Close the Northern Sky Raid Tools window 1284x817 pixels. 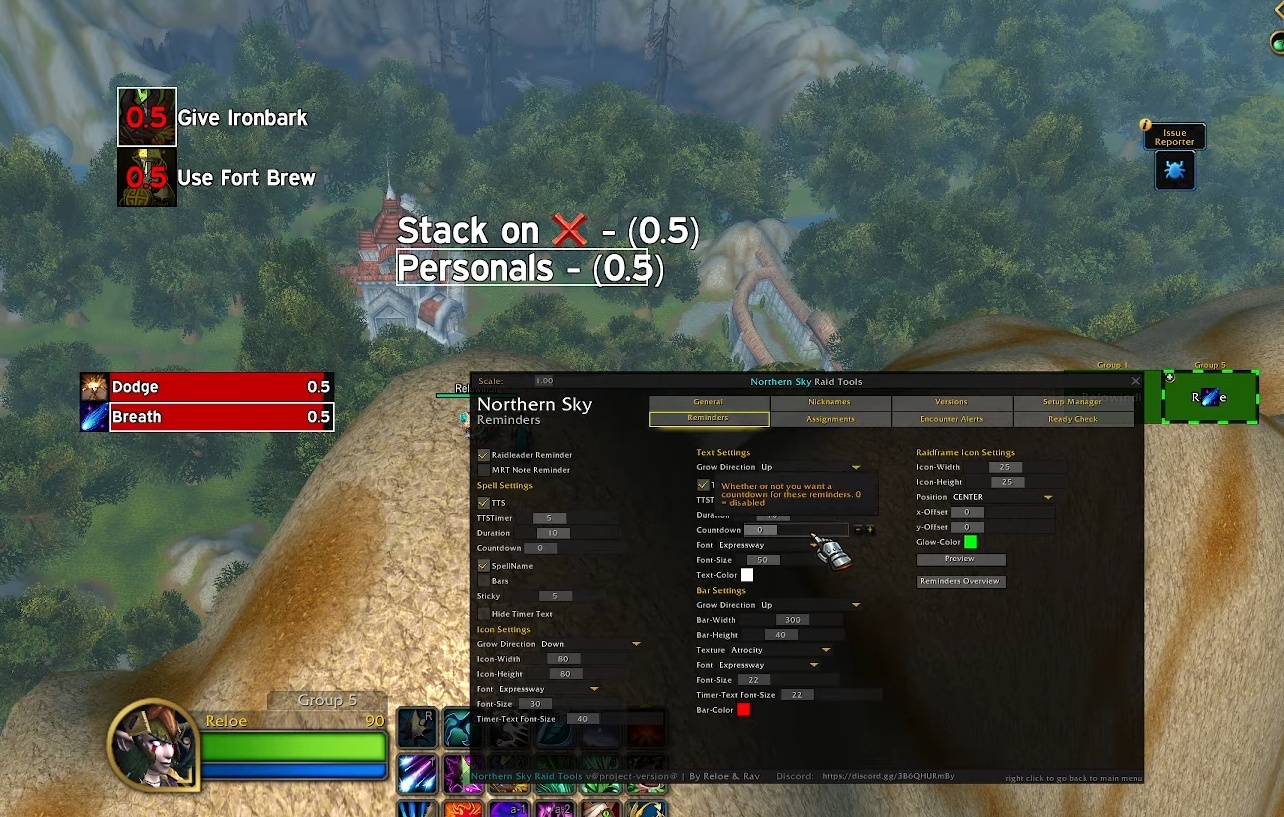pyautogui.click(x=1135, y=381)
